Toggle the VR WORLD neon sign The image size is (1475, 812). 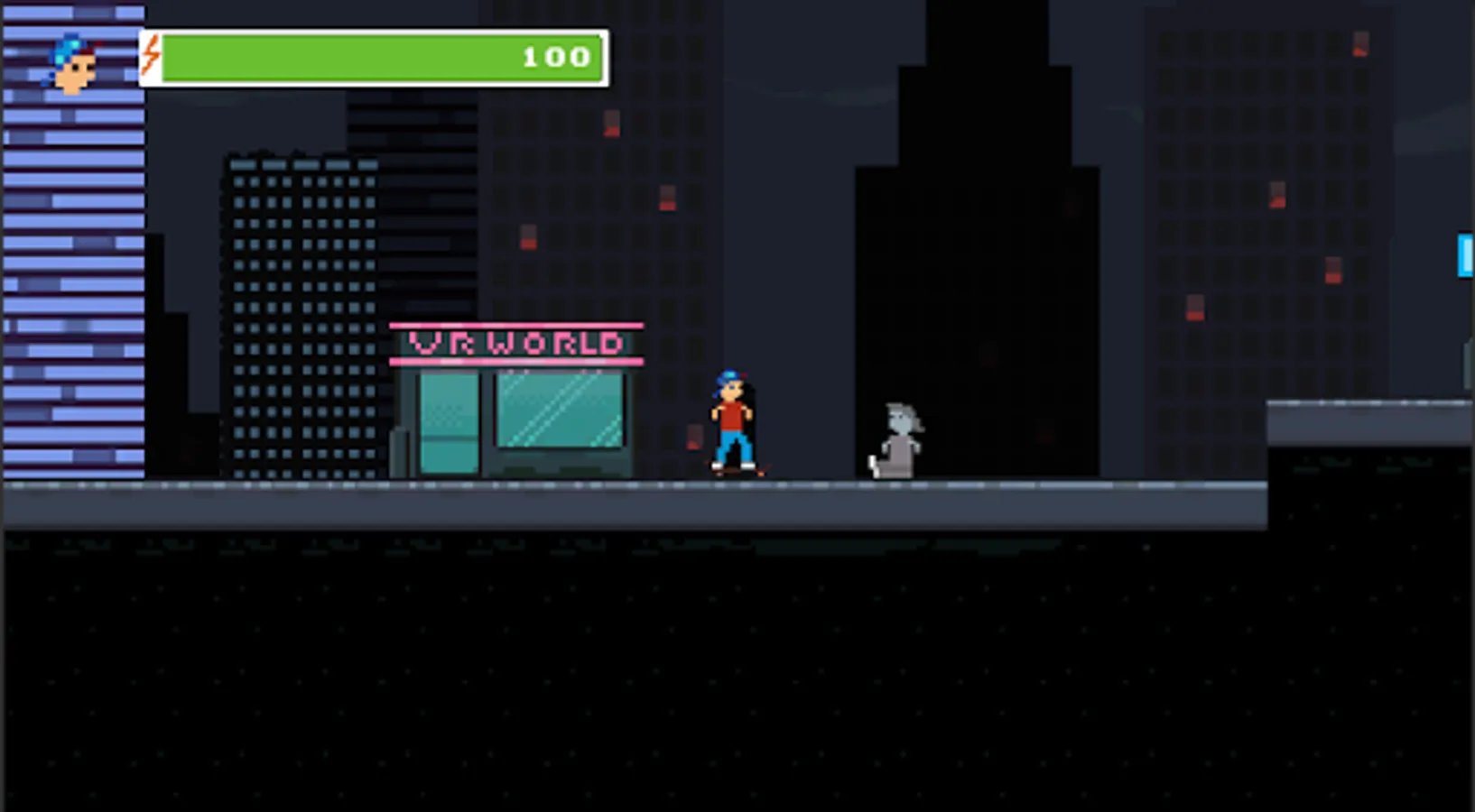(516, 342)
